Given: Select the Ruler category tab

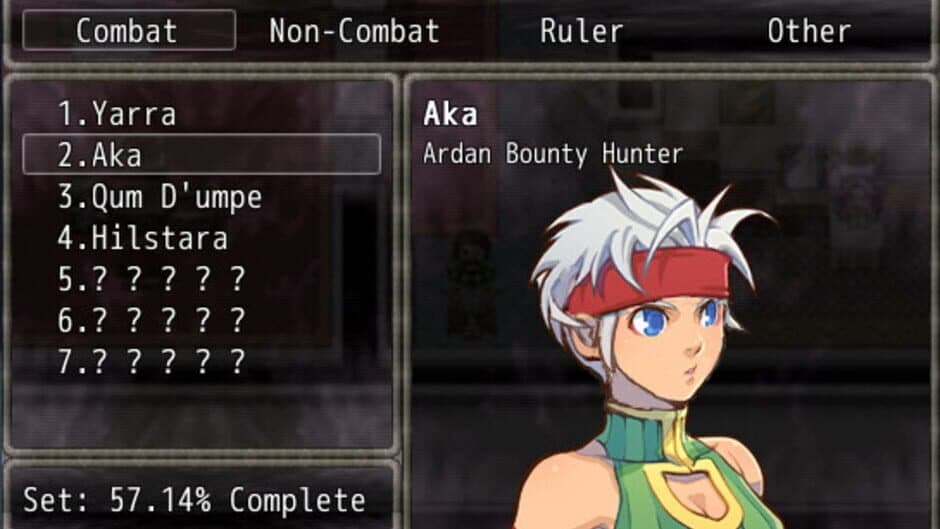Looking at the screenshot, I should point(581,31).
